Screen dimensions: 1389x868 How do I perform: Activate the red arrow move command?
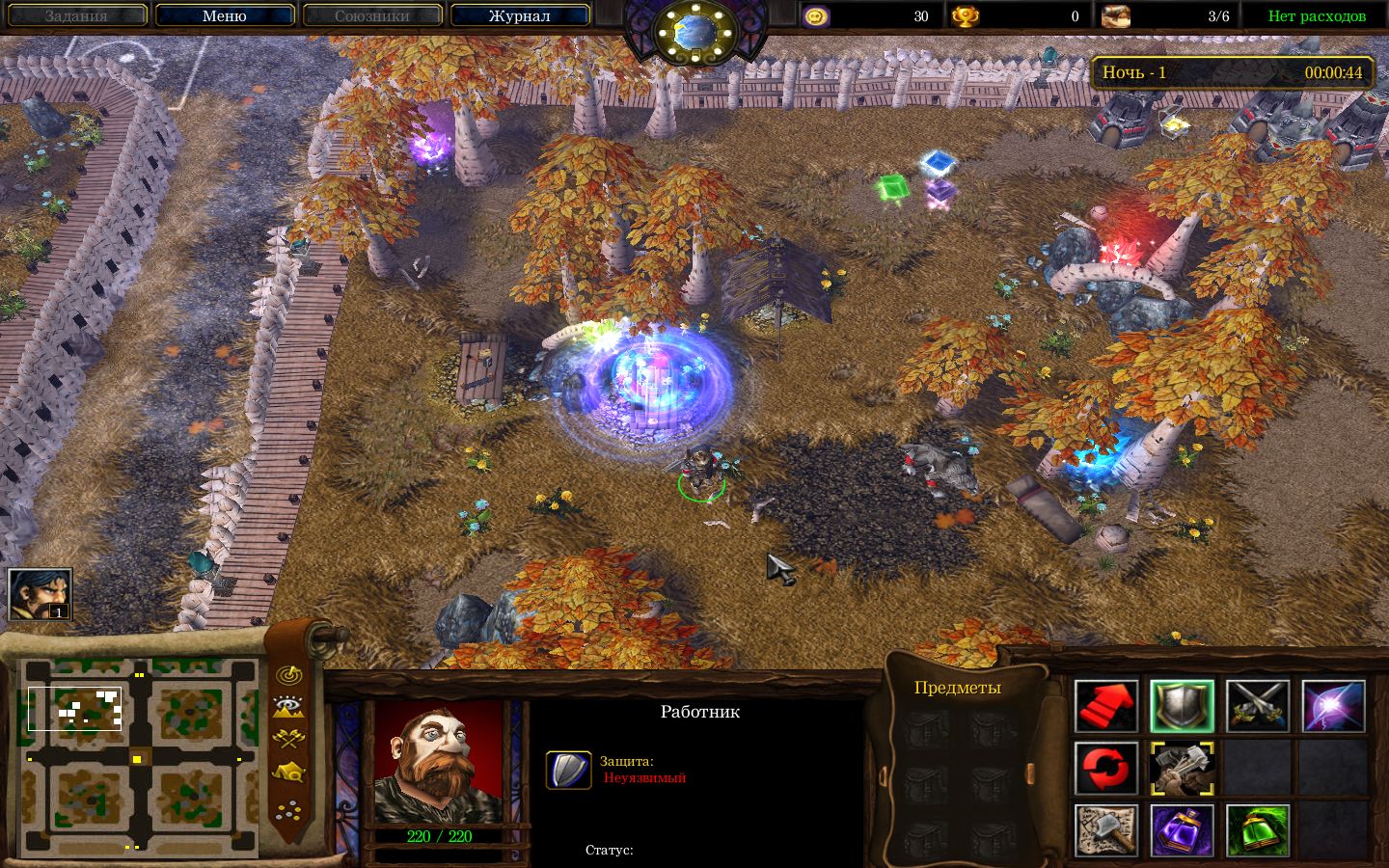(1106, 707)
